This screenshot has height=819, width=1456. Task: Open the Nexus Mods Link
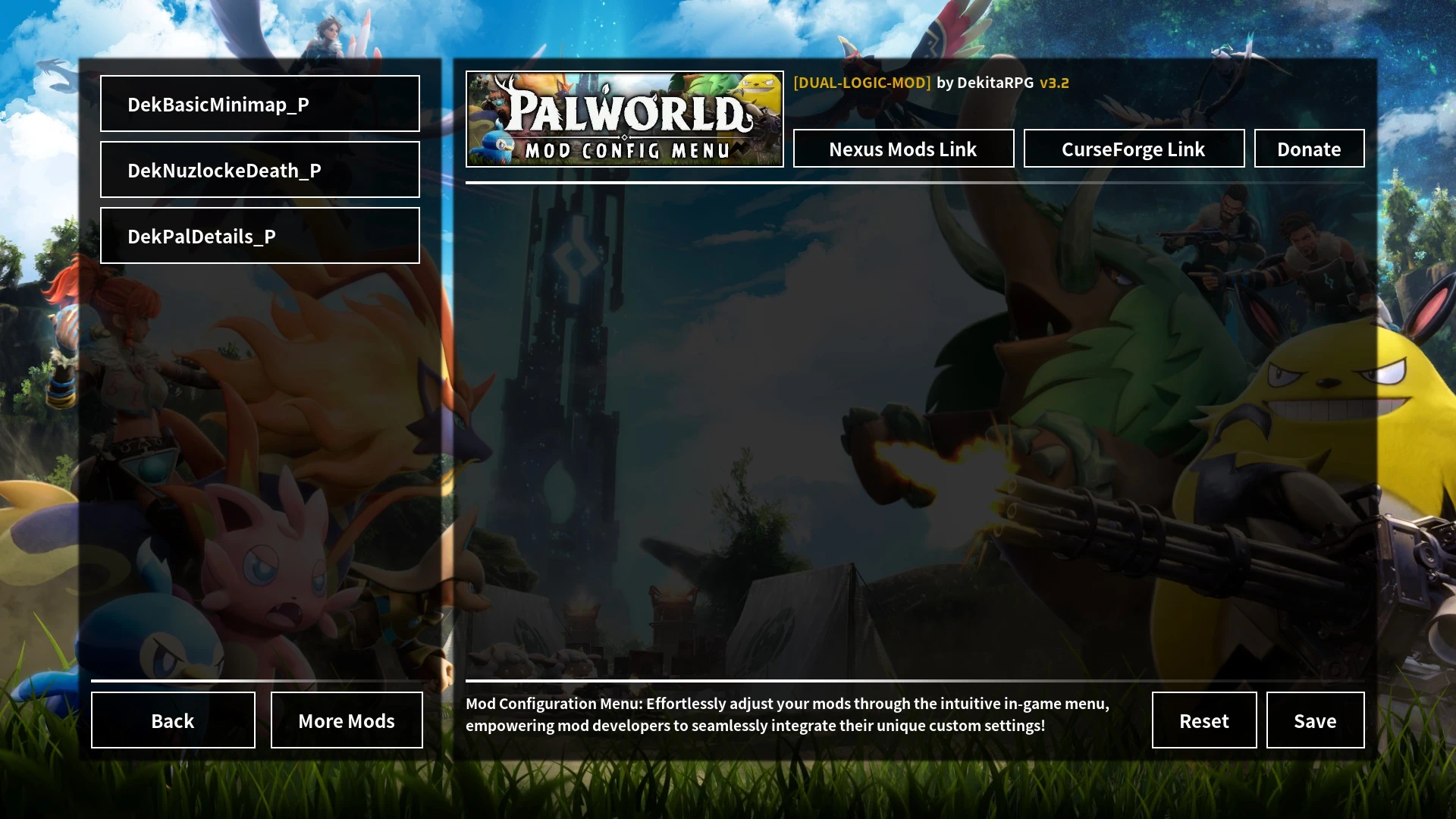click(902, 149)
